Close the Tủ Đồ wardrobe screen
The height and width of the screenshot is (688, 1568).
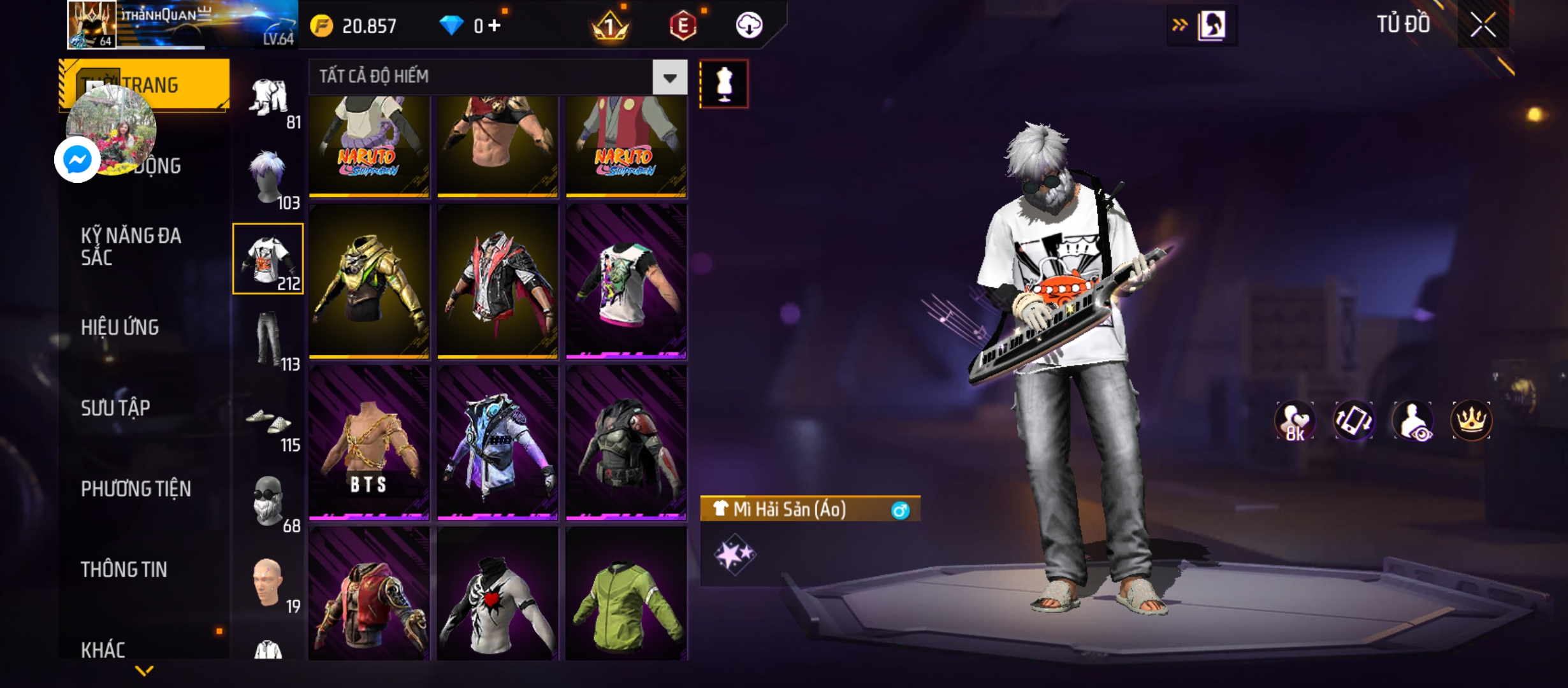coord(1483,25)
